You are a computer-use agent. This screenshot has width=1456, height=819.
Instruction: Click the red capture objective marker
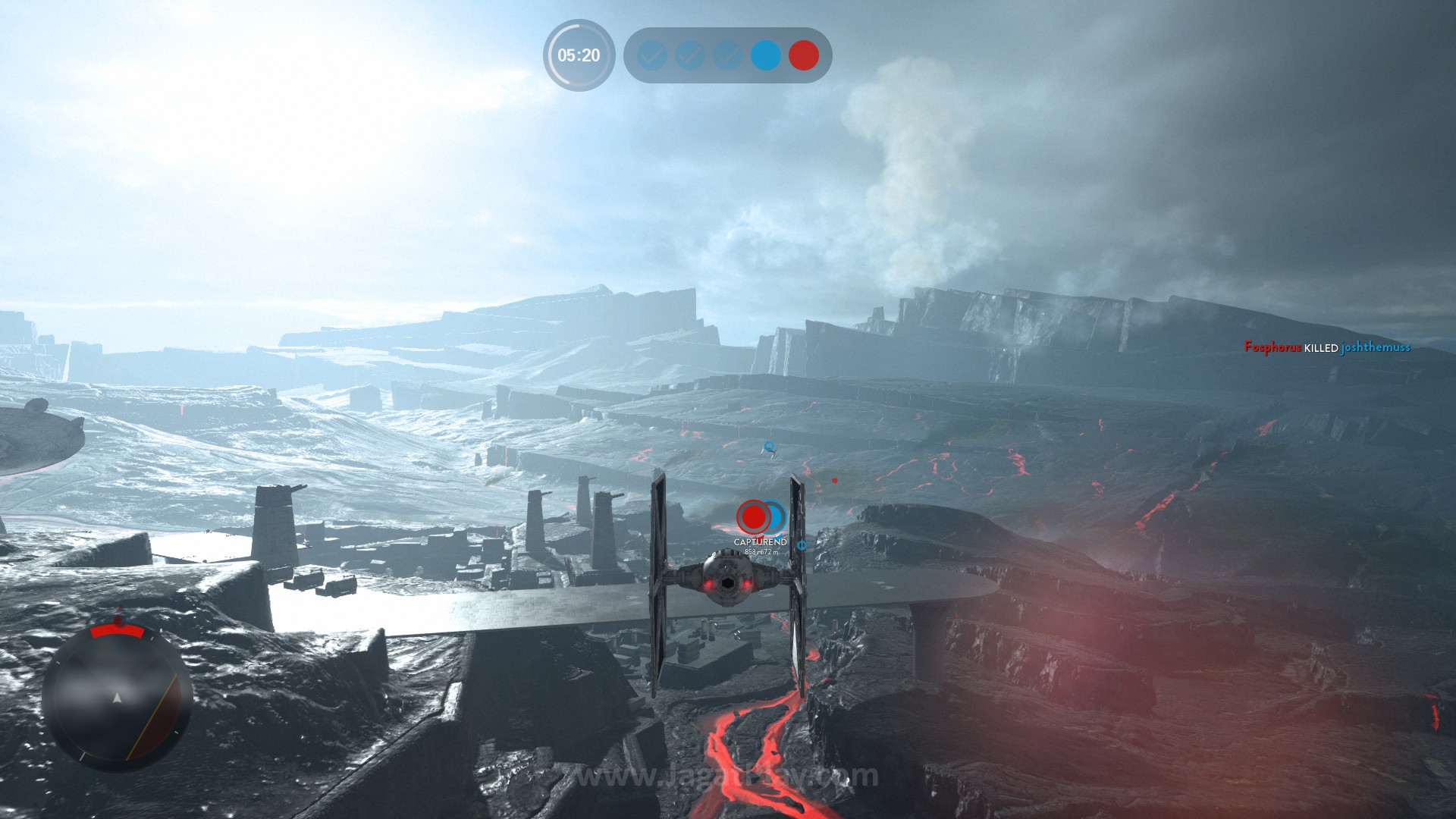tap(753, 517)
